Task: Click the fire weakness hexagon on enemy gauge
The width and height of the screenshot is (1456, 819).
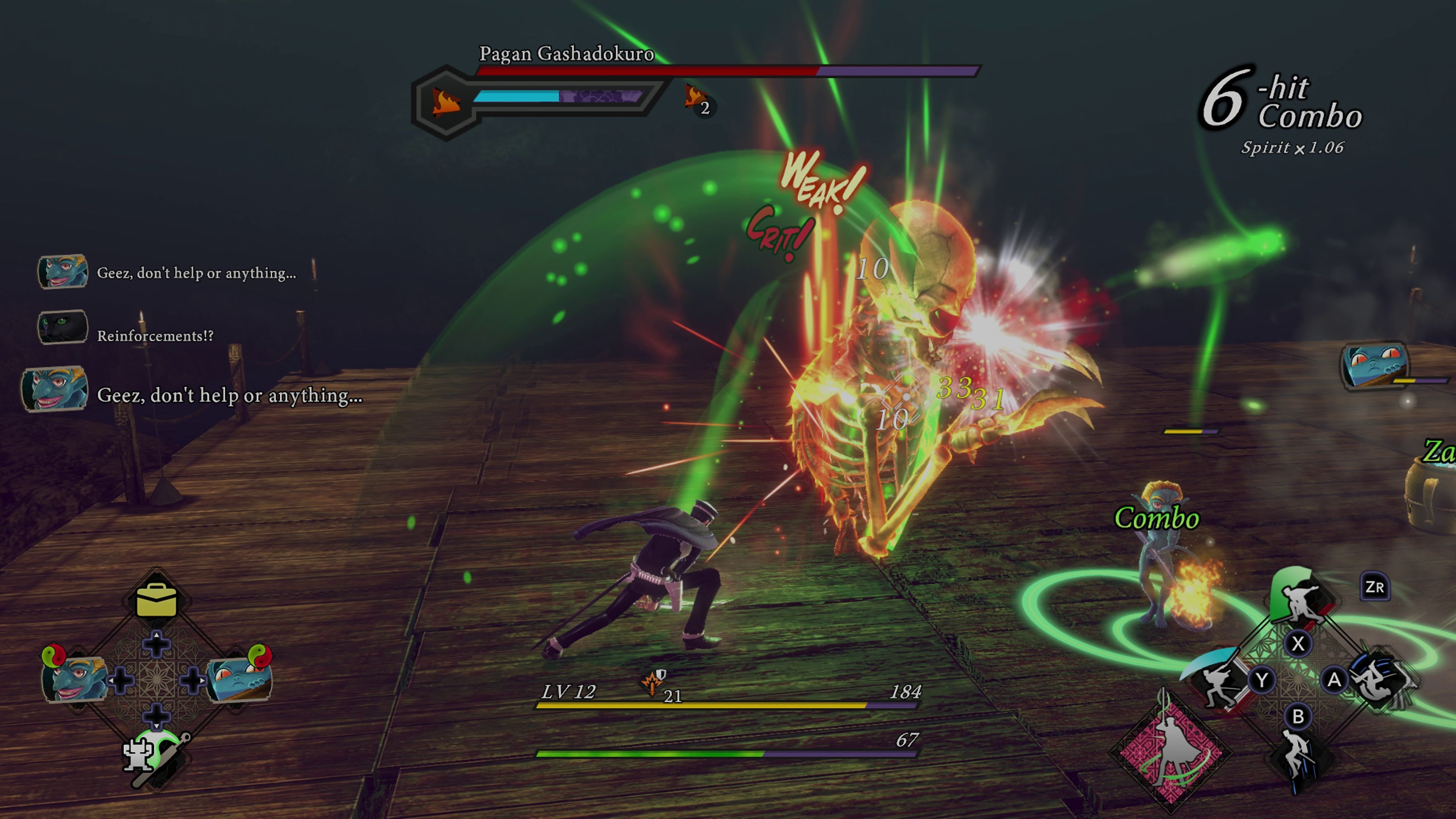Action: tap(446, 103)
